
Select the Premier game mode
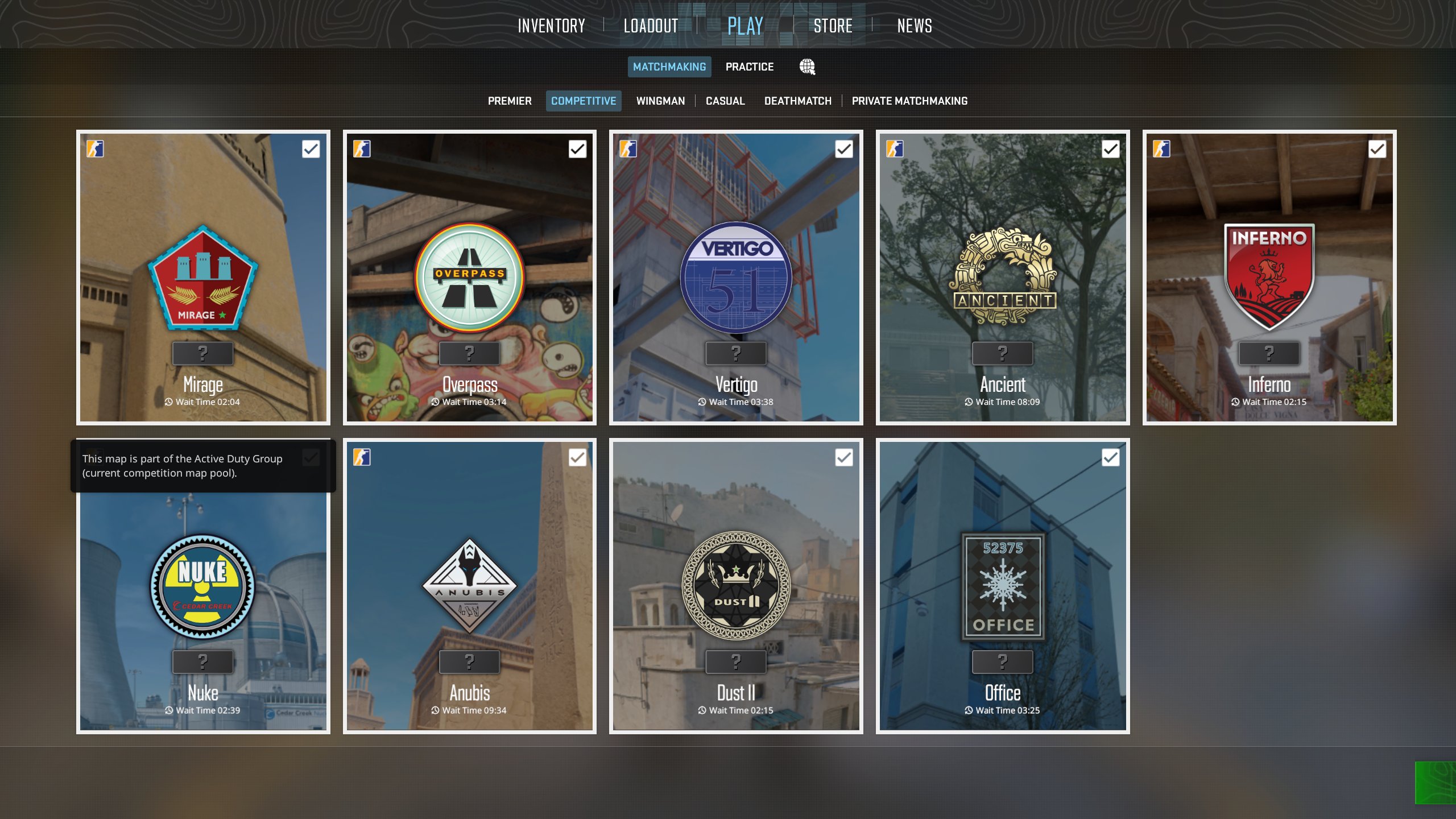pyautogui.click(x=509, y=101)
